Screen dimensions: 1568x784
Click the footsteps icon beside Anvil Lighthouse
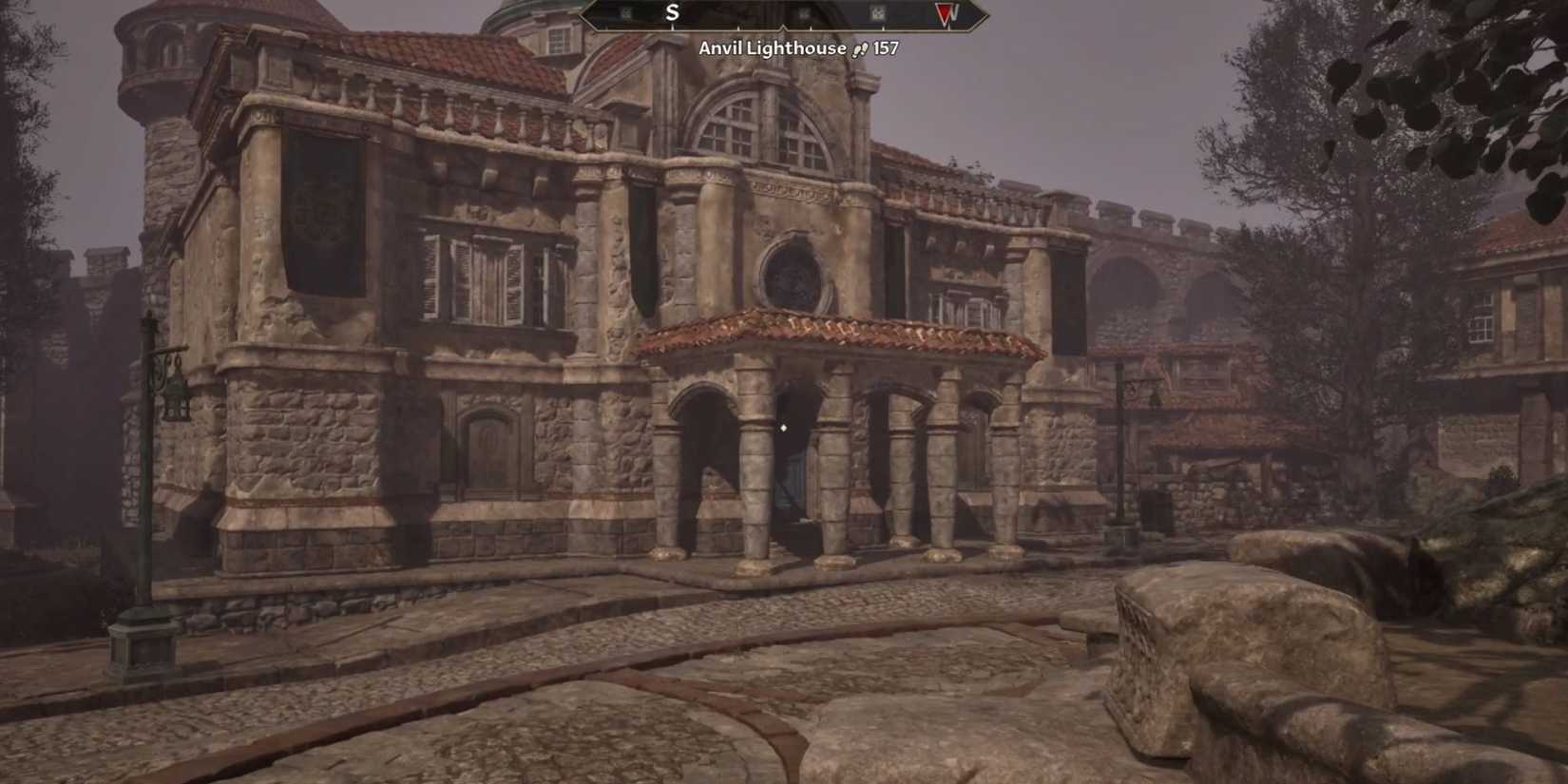coord(860,48)
